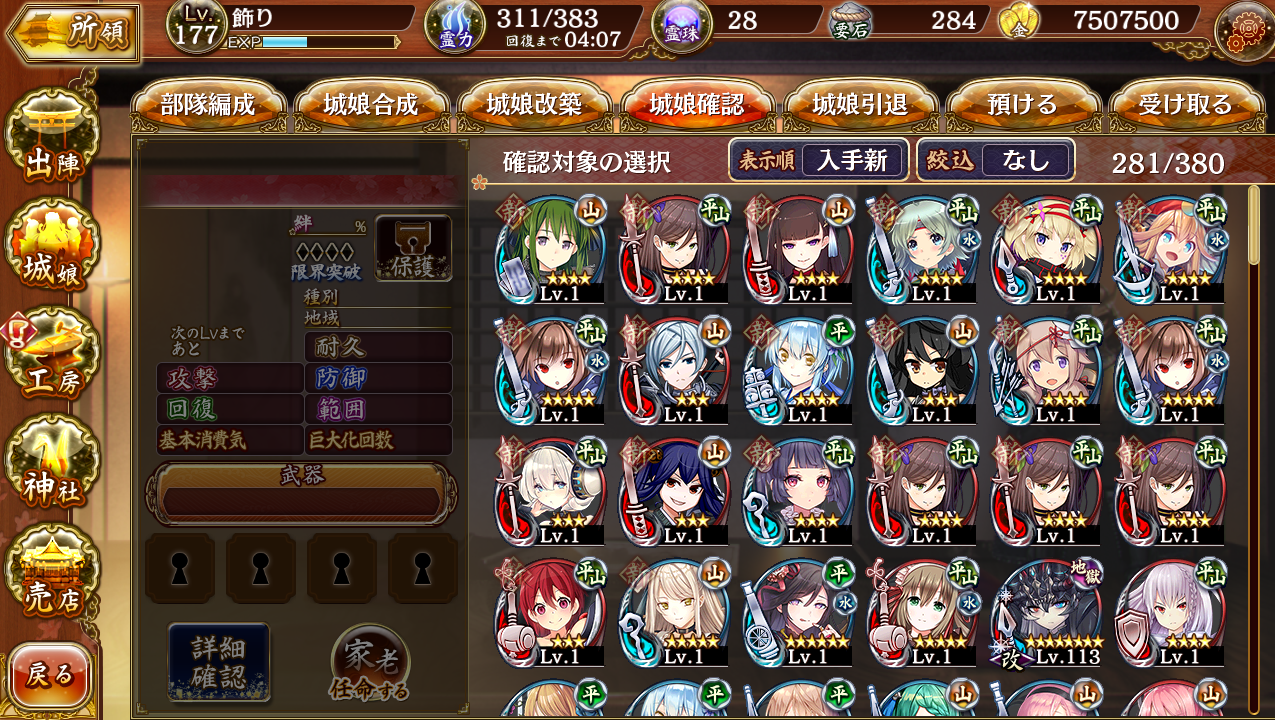
Task: Switch to the 部隊編成 tab
Action: 208,105
